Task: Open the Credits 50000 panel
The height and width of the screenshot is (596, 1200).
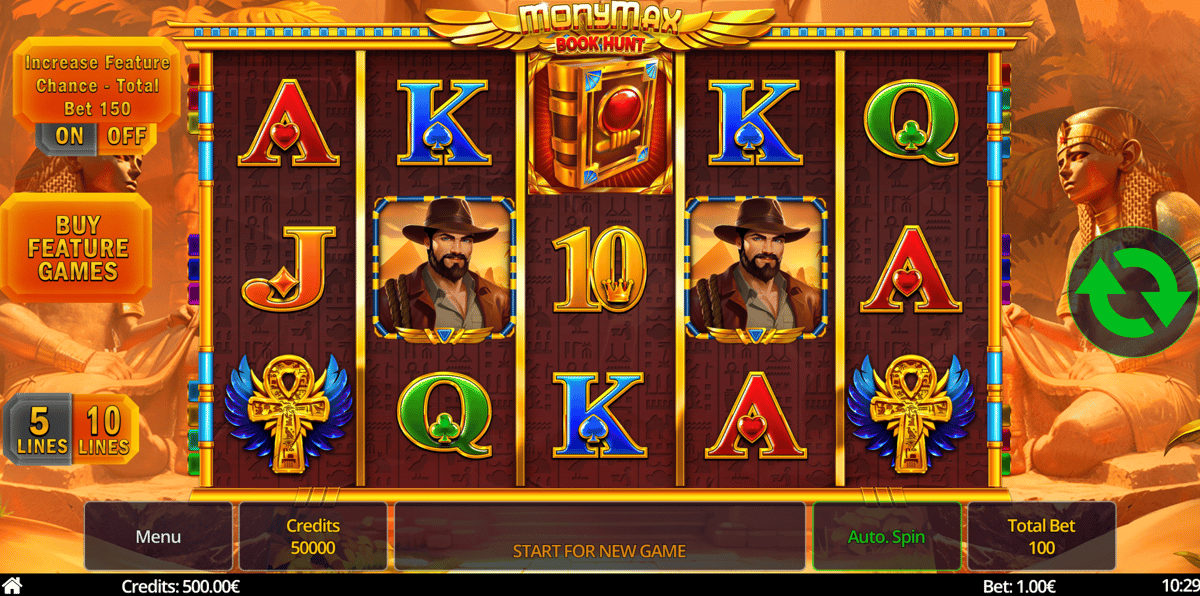Action: pos(313,537)
